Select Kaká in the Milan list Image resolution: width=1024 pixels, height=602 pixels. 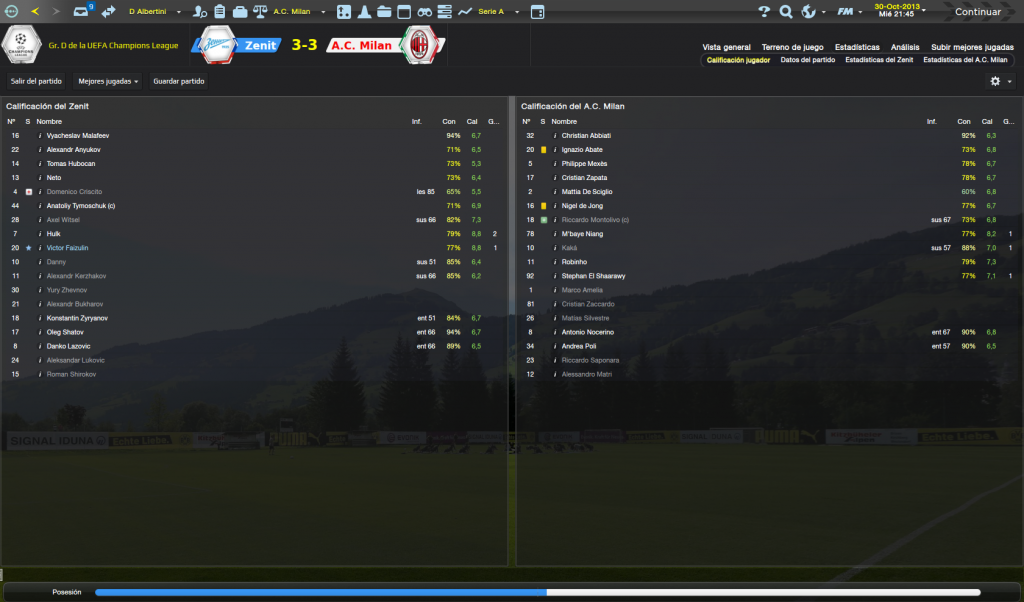pyautogui.click(x=570, y=248)
